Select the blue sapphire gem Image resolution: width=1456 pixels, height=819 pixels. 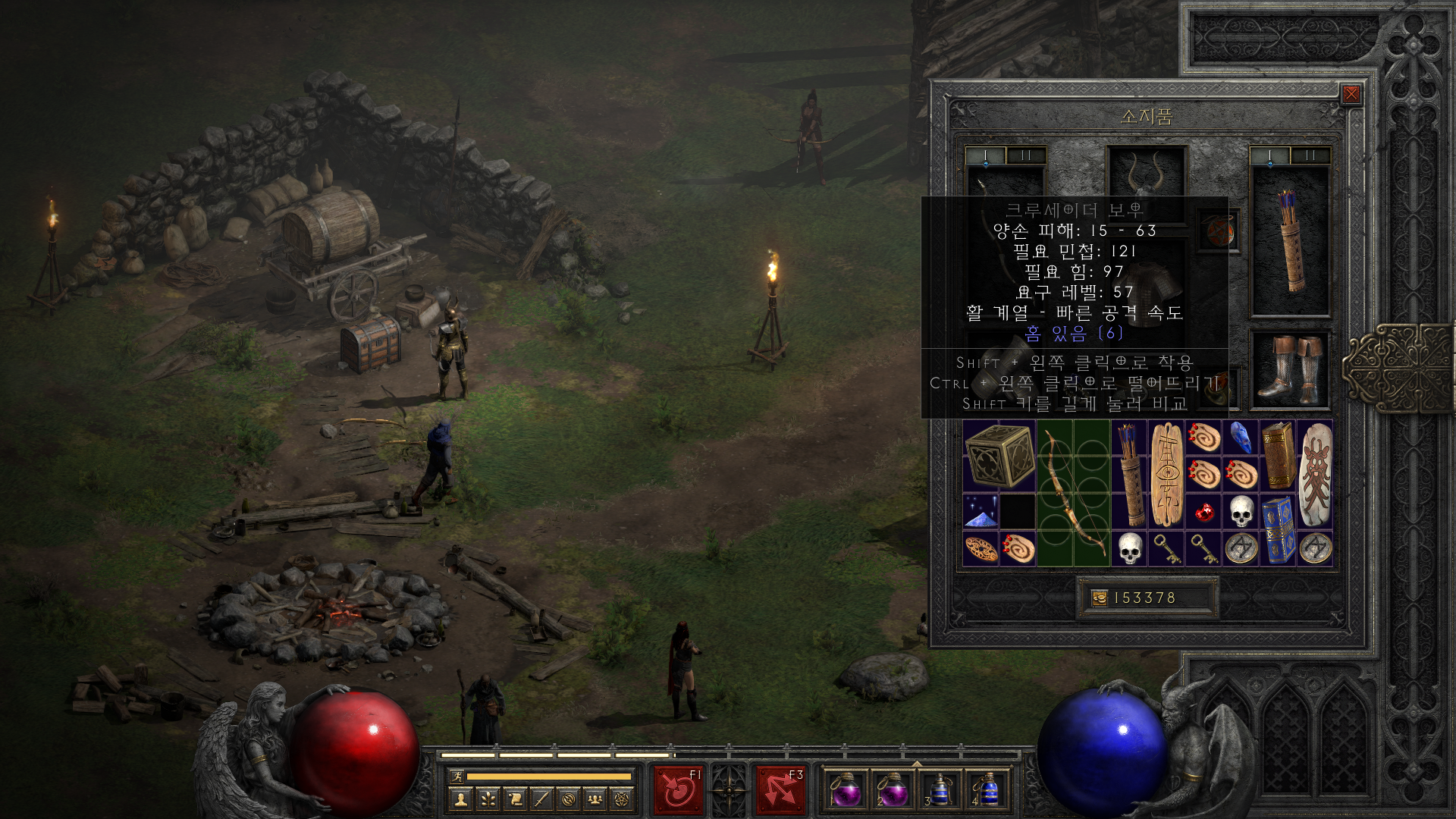tap(1241, 438)
